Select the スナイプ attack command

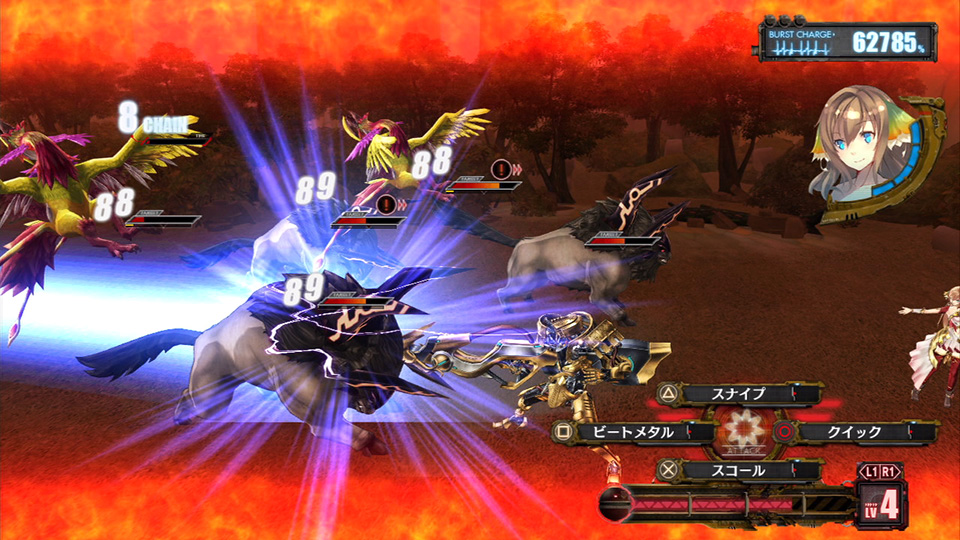742,394
